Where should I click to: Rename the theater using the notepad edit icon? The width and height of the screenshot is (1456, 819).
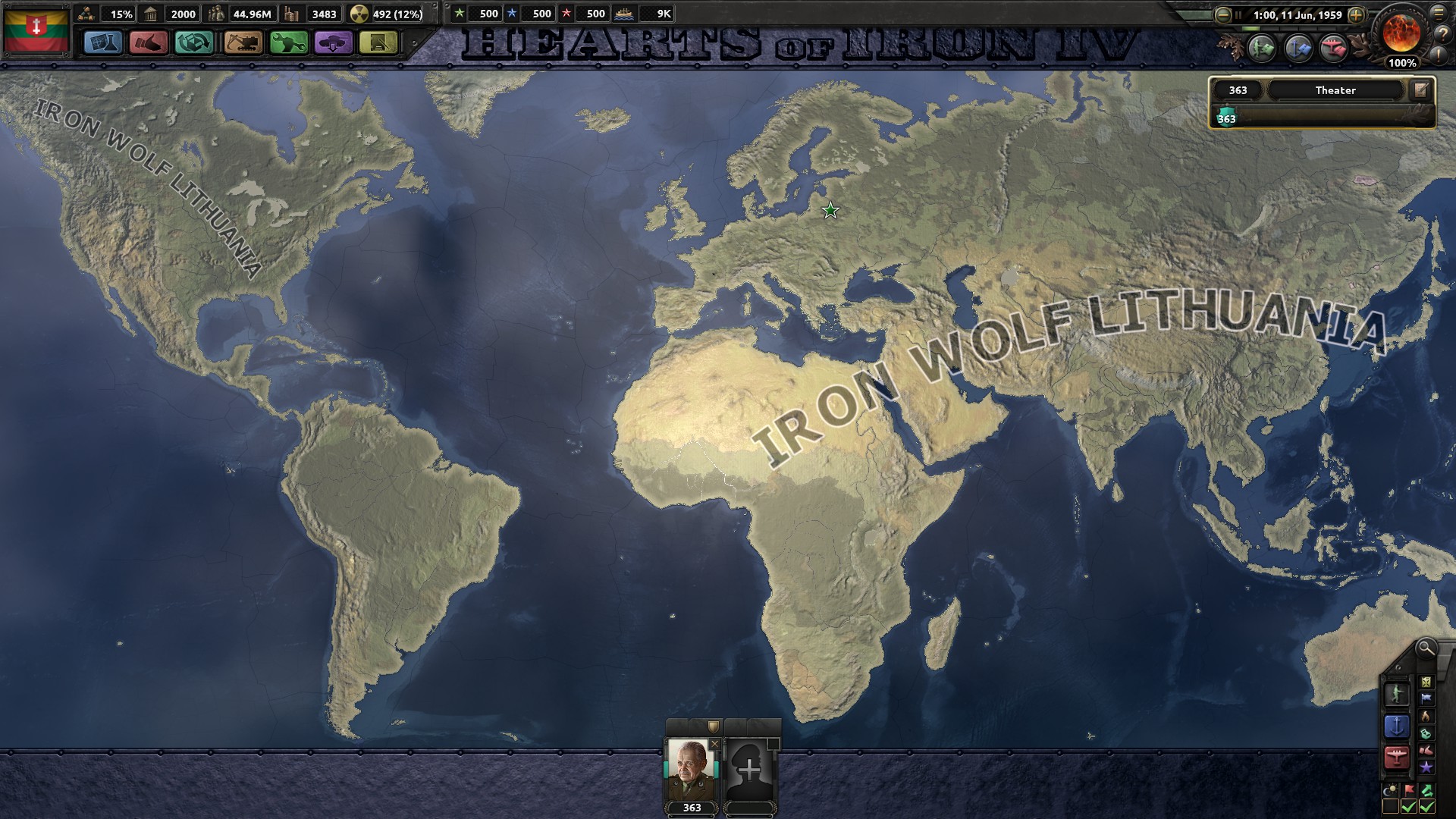pos(1420,89)
